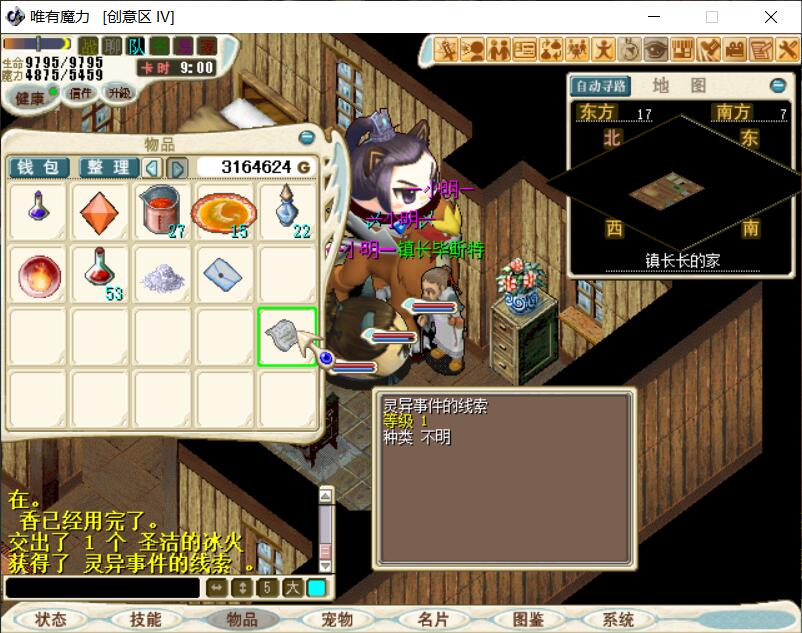Screen dimensions: 802x633
Task: Close the game window
Action: point(771,17)
